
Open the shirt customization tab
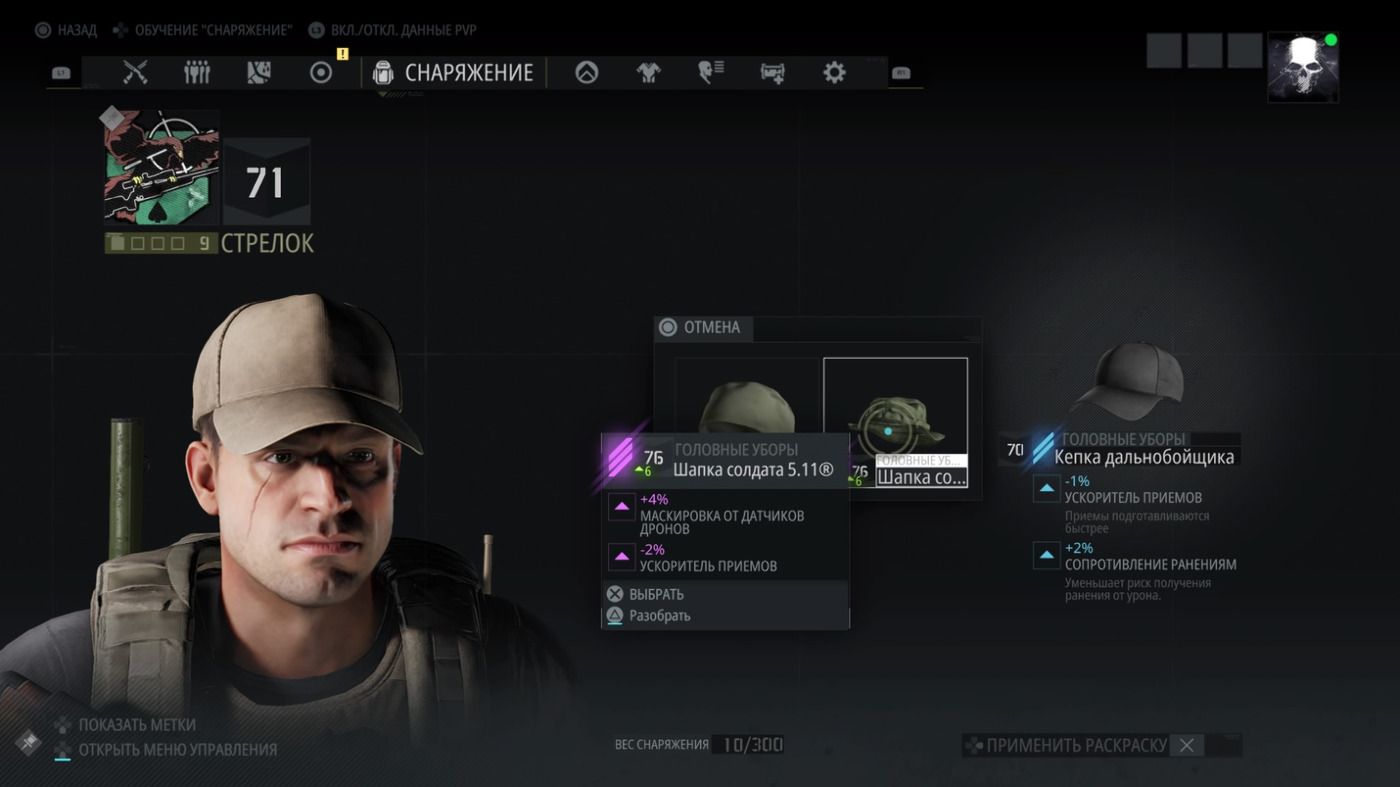648,72
